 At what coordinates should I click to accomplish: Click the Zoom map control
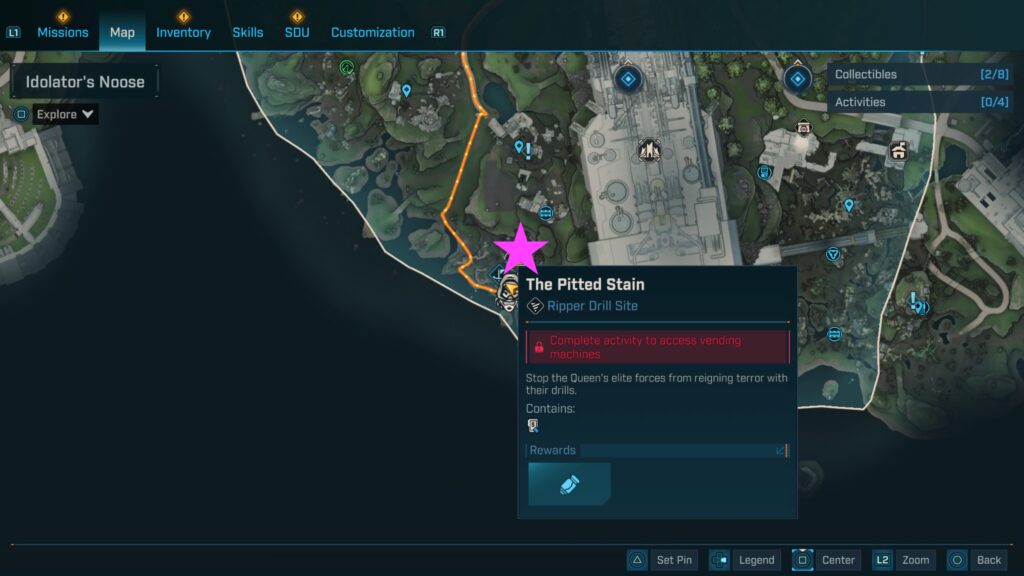(x=903, y=560)
